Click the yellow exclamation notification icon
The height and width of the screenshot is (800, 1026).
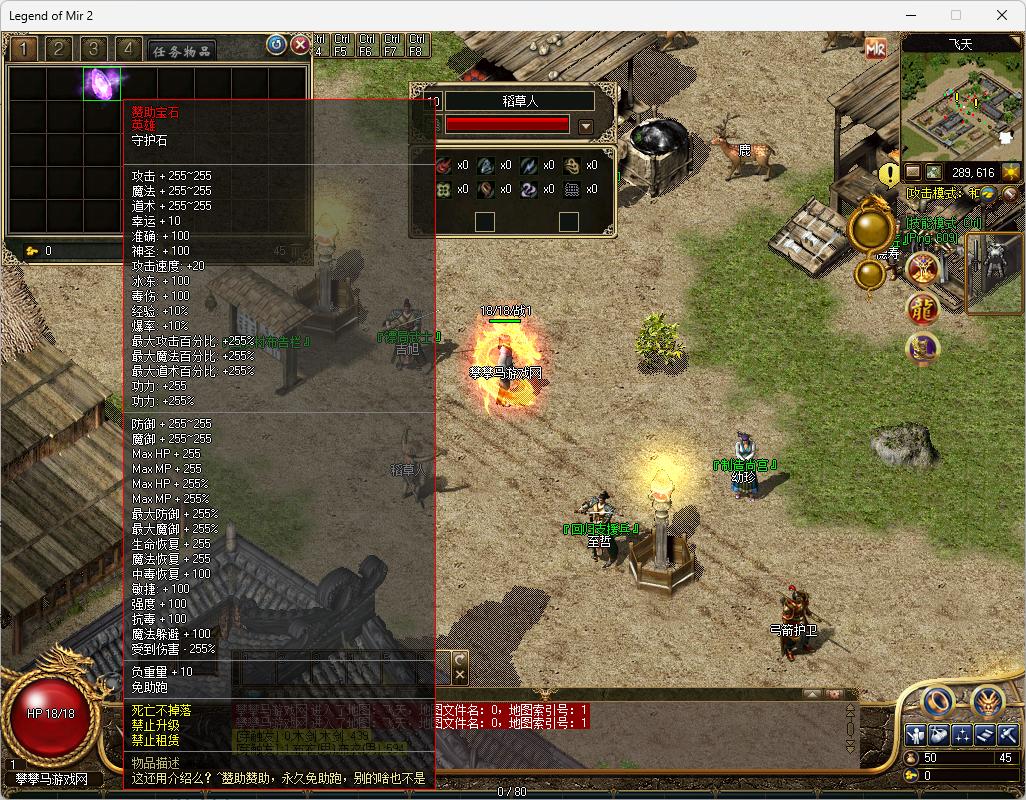point(889,176)
